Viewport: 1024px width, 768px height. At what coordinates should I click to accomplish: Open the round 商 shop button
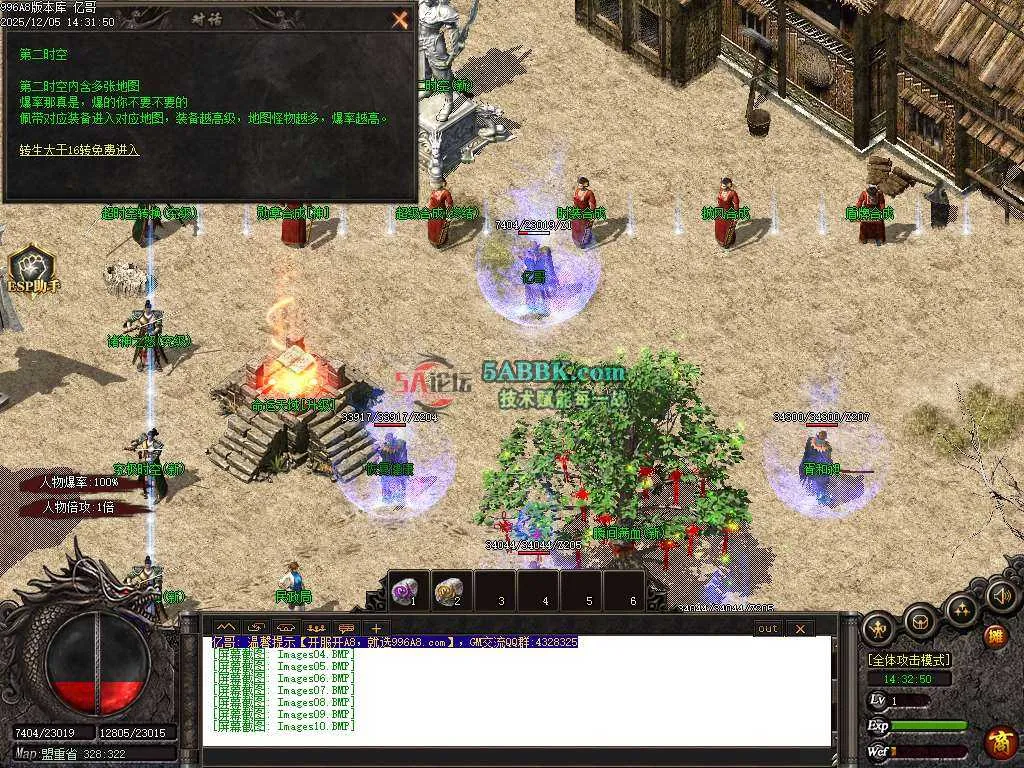pyautogui.click(x=1000, y=743)
